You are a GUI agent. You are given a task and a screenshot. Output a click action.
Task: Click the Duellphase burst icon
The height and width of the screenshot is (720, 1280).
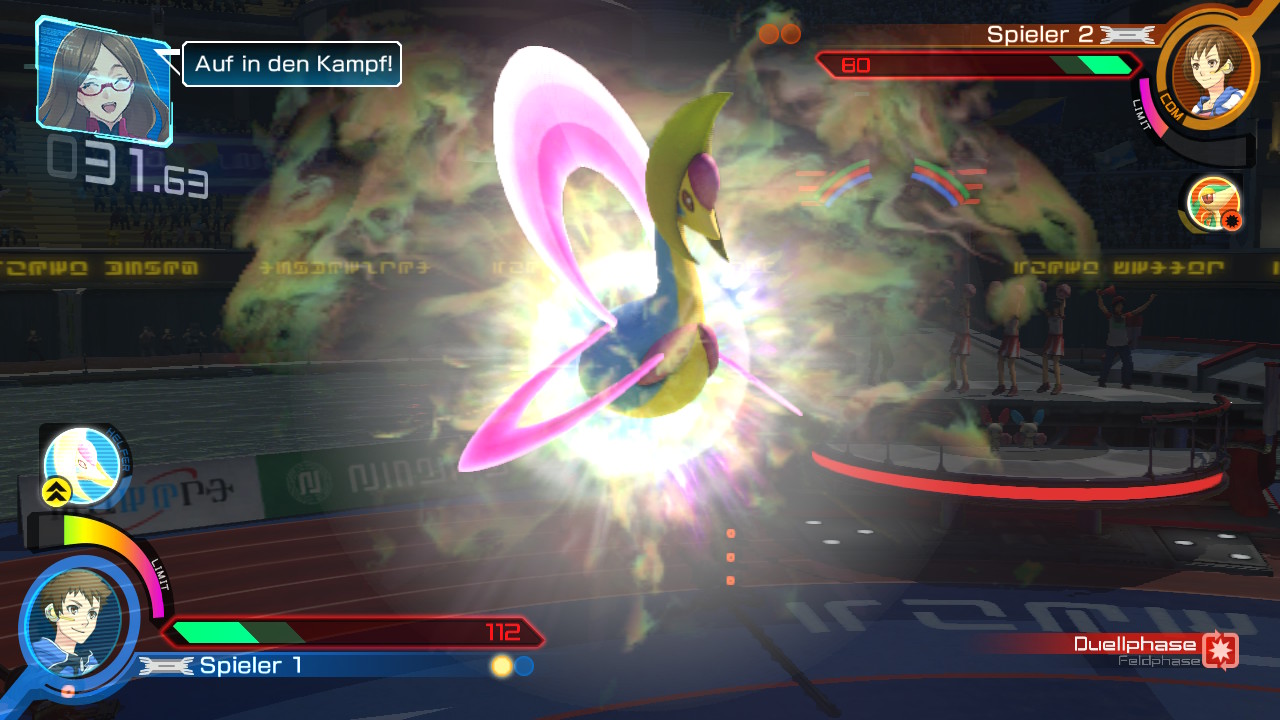click(x=1220, y=649)
